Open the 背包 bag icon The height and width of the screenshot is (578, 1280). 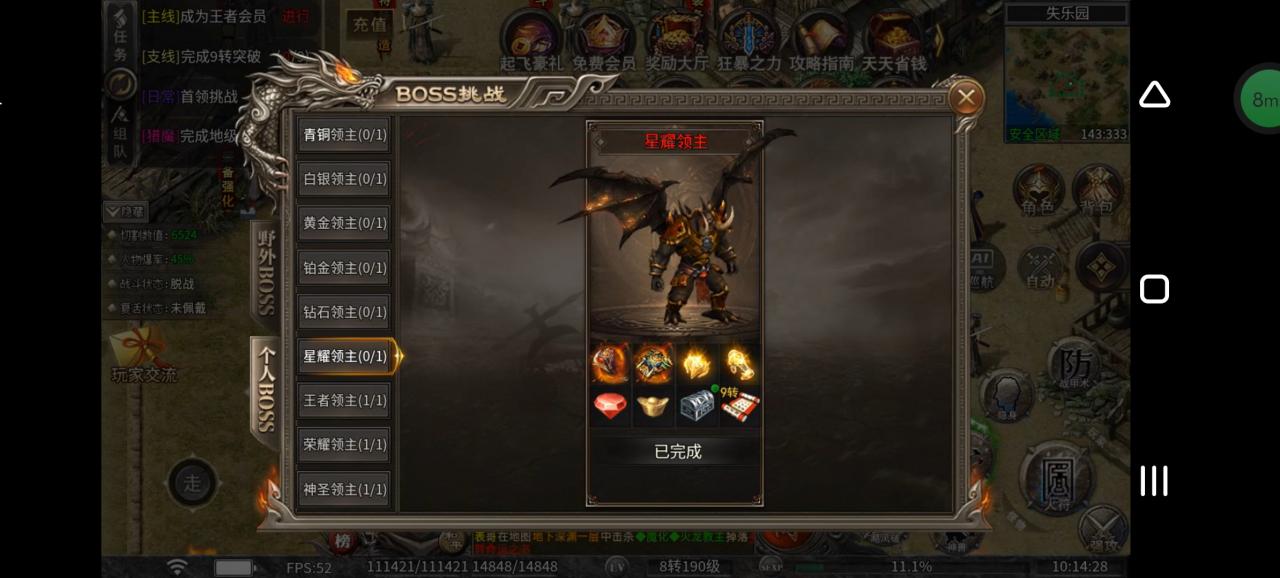pyautogui.click(x=1098, y=190)
